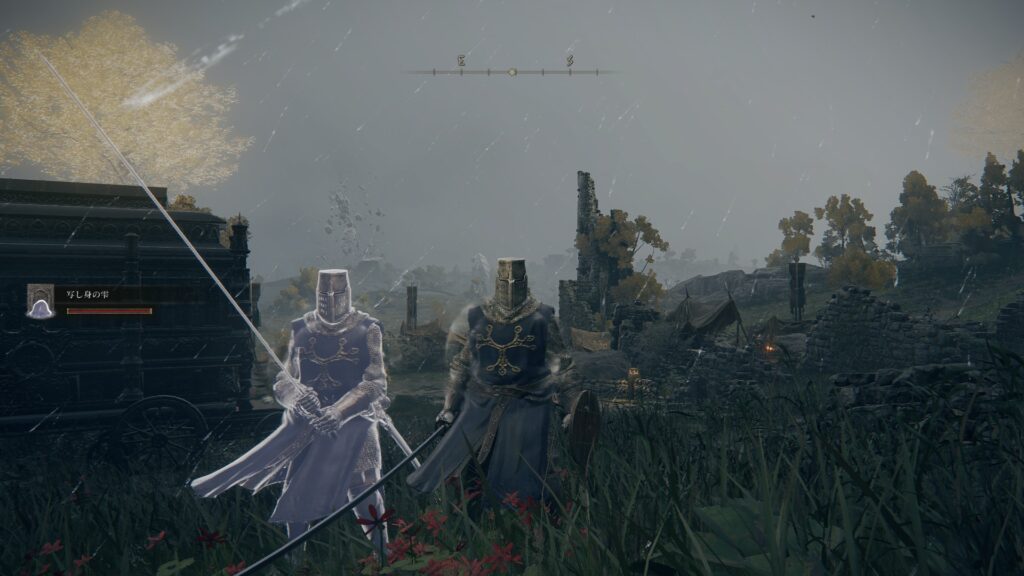
Task: Select the Mimic Tear summon portrait icon
Action: click(41, 301)
